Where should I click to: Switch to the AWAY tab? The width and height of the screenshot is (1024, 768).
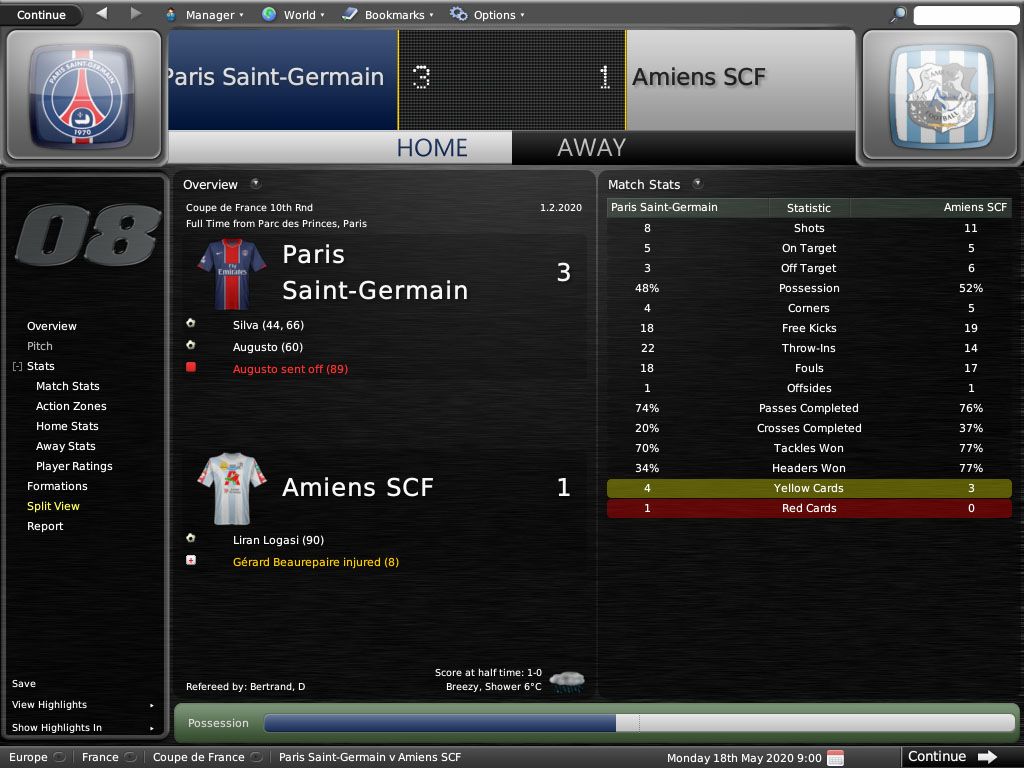591,148
